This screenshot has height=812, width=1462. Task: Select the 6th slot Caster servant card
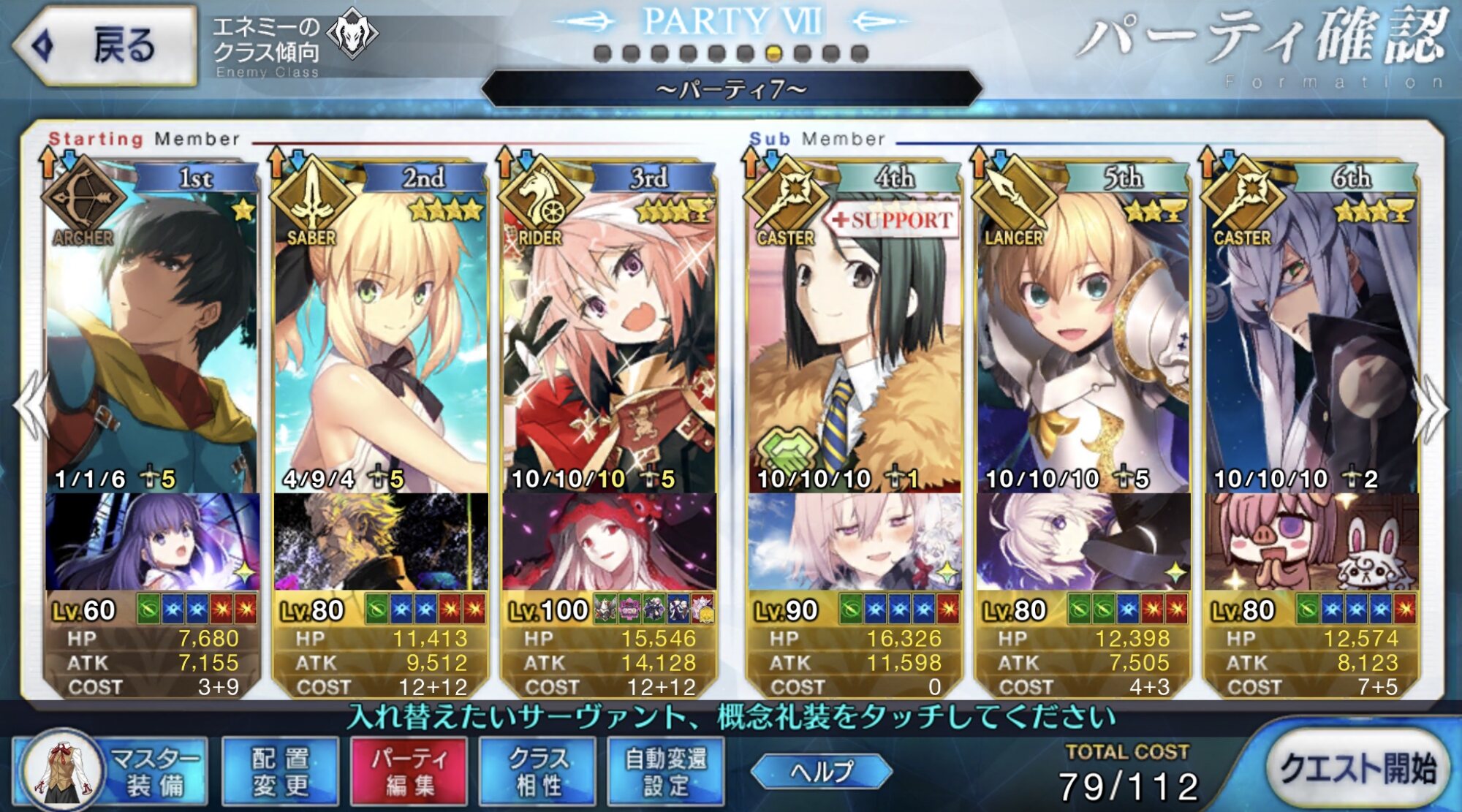point(1312,329)
